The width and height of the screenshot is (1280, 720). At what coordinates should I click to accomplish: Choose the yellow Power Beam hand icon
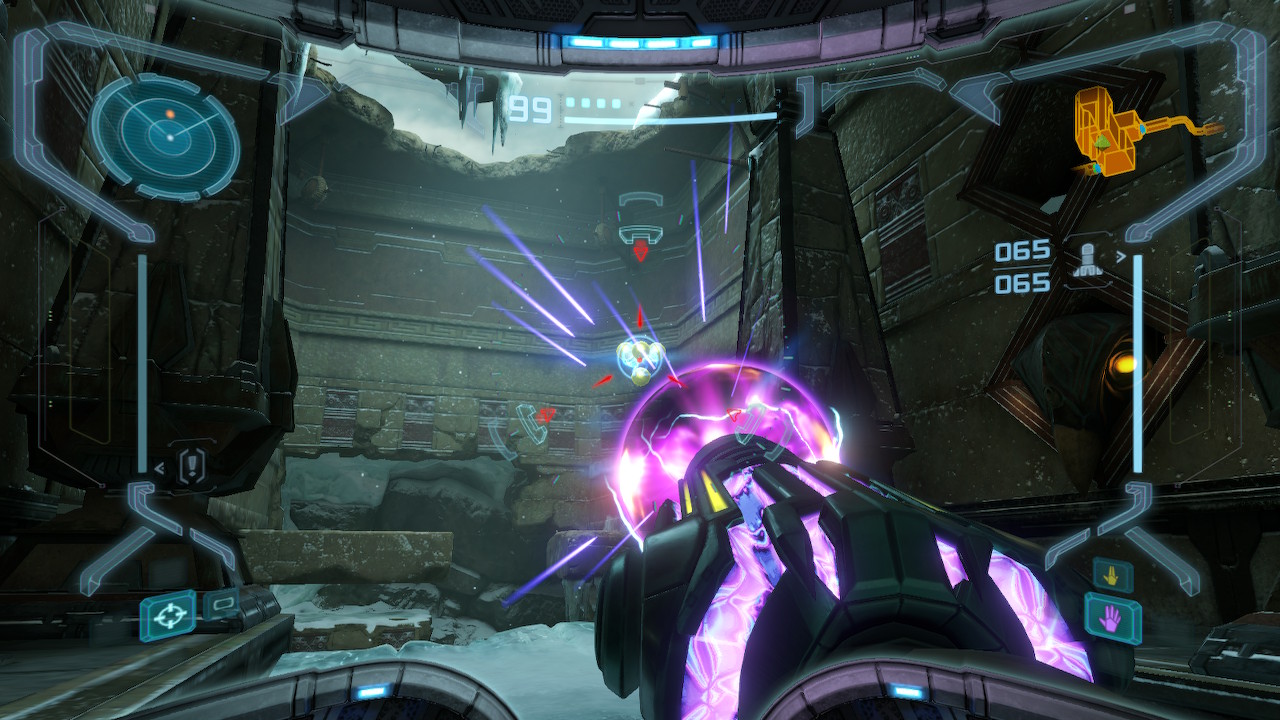point(1111,574)
